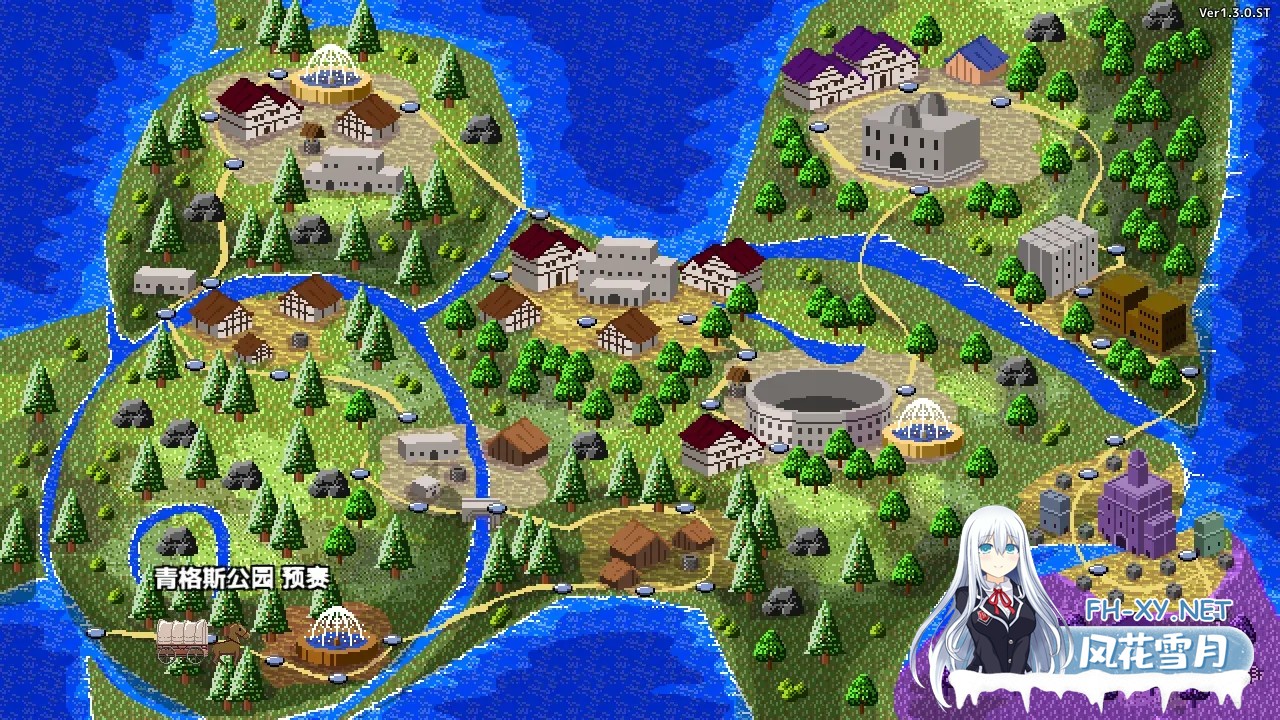Select the westmost node on the southern road
The image size is (1280, 720).
tap(96, 632)
